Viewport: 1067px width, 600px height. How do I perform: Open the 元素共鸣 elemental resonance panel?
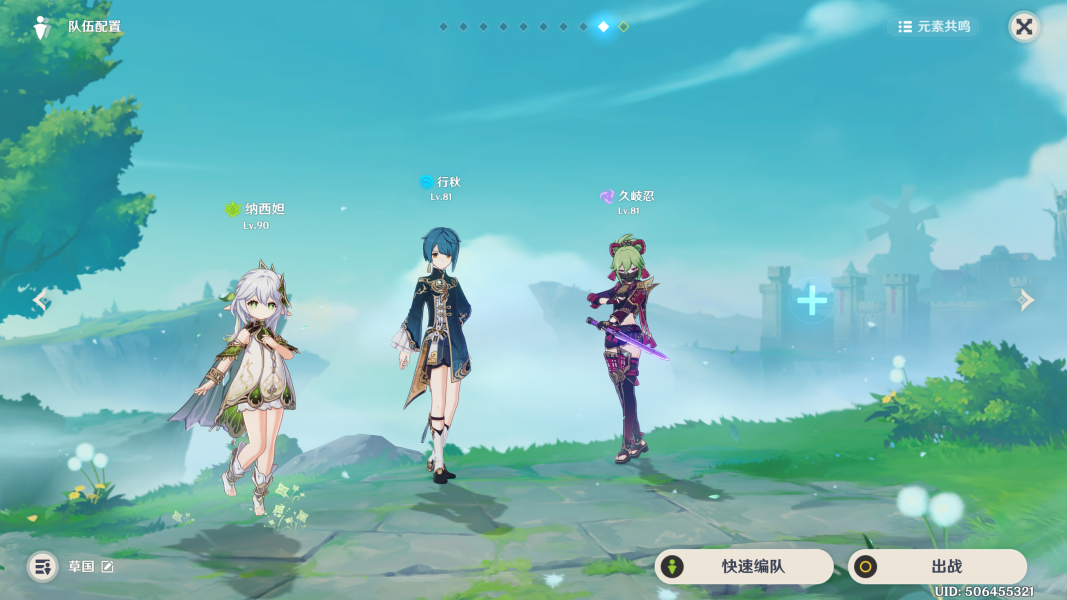point(934,27)
